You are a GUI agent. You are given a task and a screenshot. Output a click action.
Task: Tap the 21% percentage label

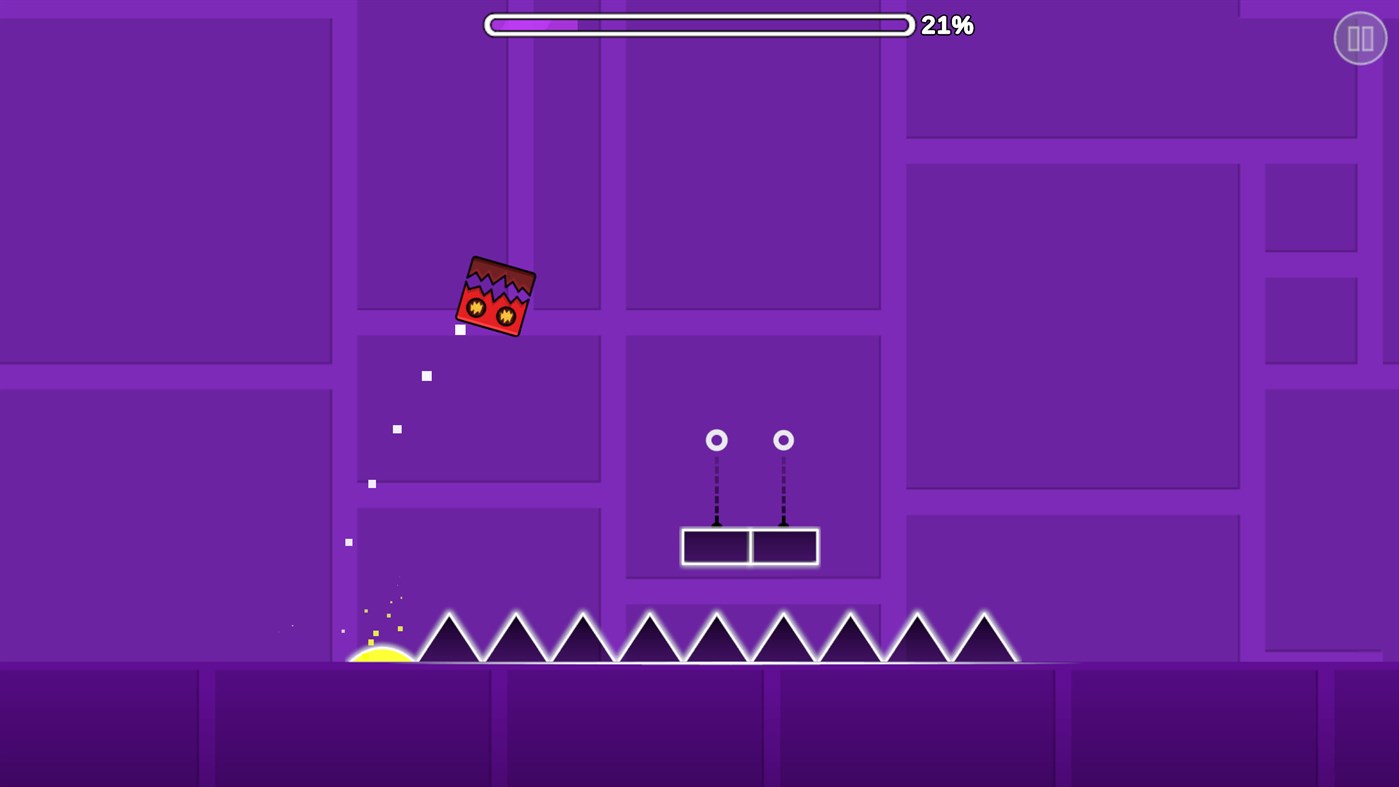click(947, 25)
